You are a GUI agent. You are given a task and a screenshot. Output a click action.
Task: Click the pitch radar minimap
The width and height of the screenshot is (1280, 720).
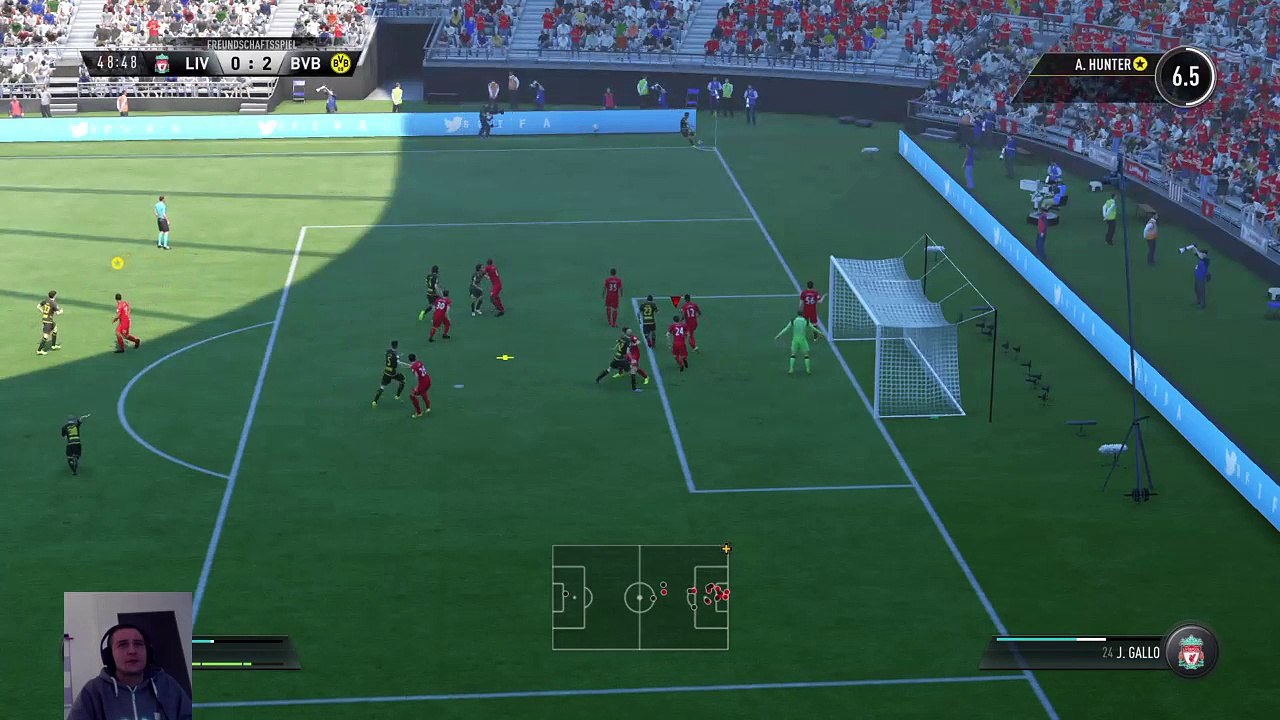[640, 597]
